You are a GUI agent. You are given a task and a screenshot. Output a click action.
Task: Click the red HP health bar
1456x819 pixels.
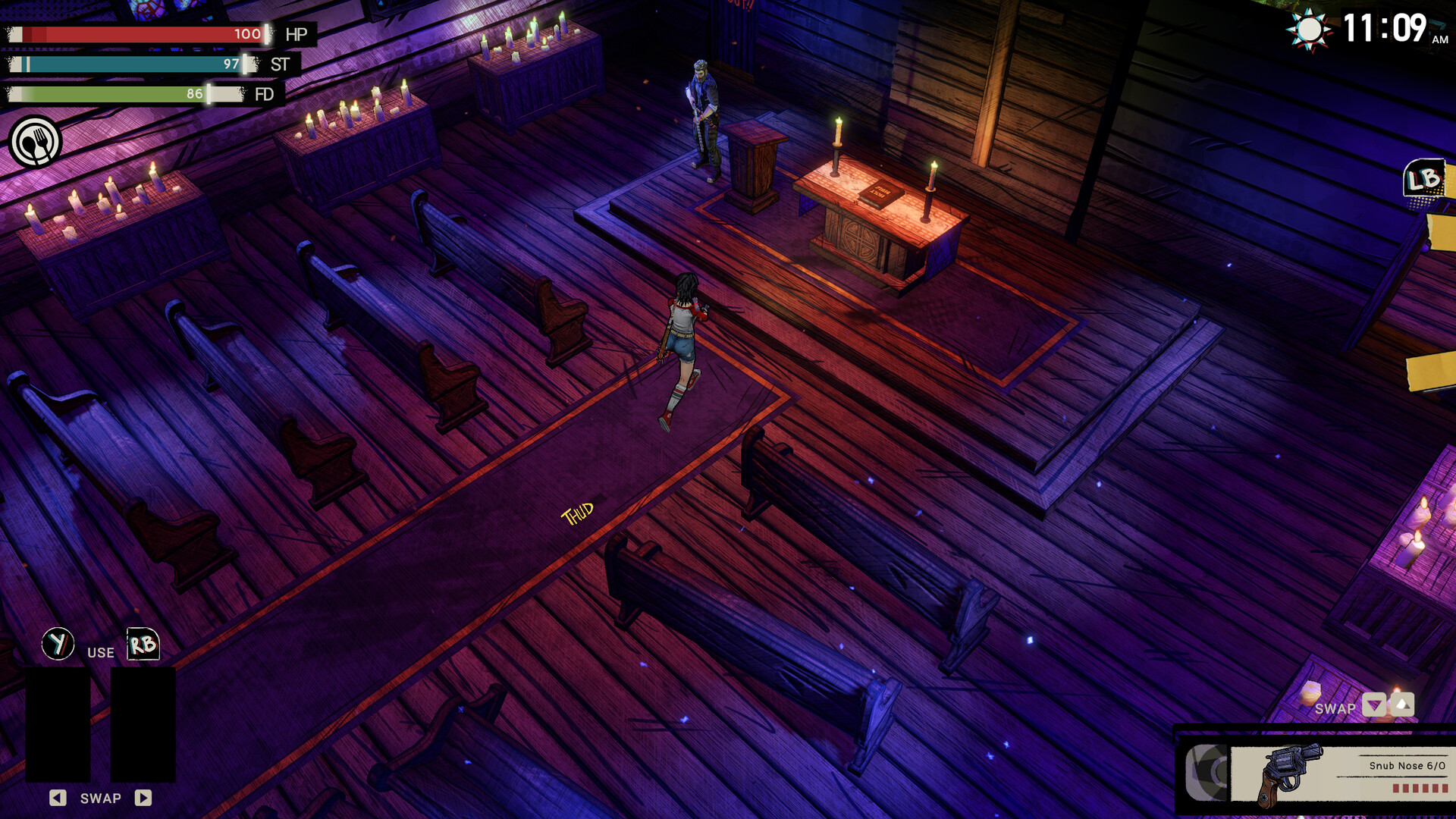tap(136, 33)
